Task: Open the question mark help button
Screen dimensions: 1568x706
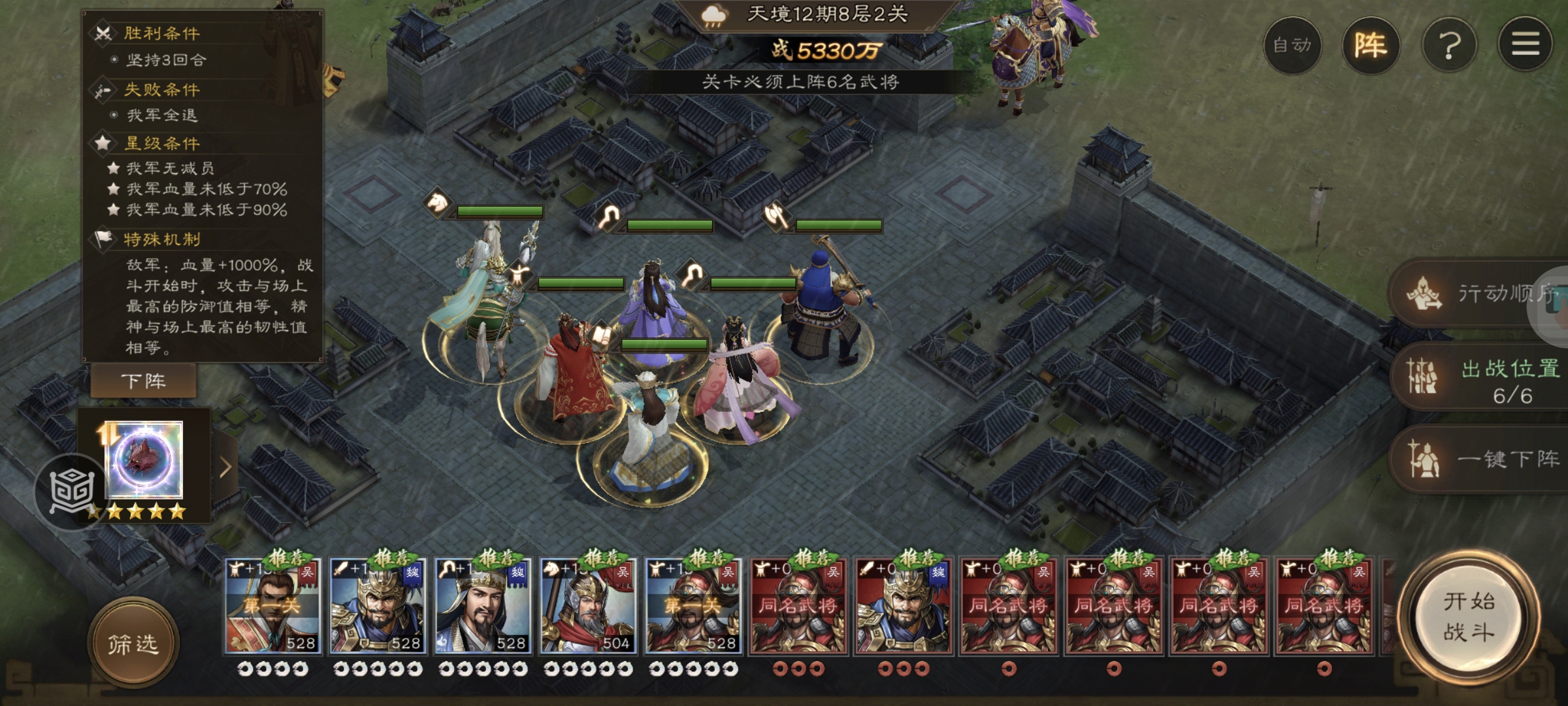Action: pos(1449,45)
